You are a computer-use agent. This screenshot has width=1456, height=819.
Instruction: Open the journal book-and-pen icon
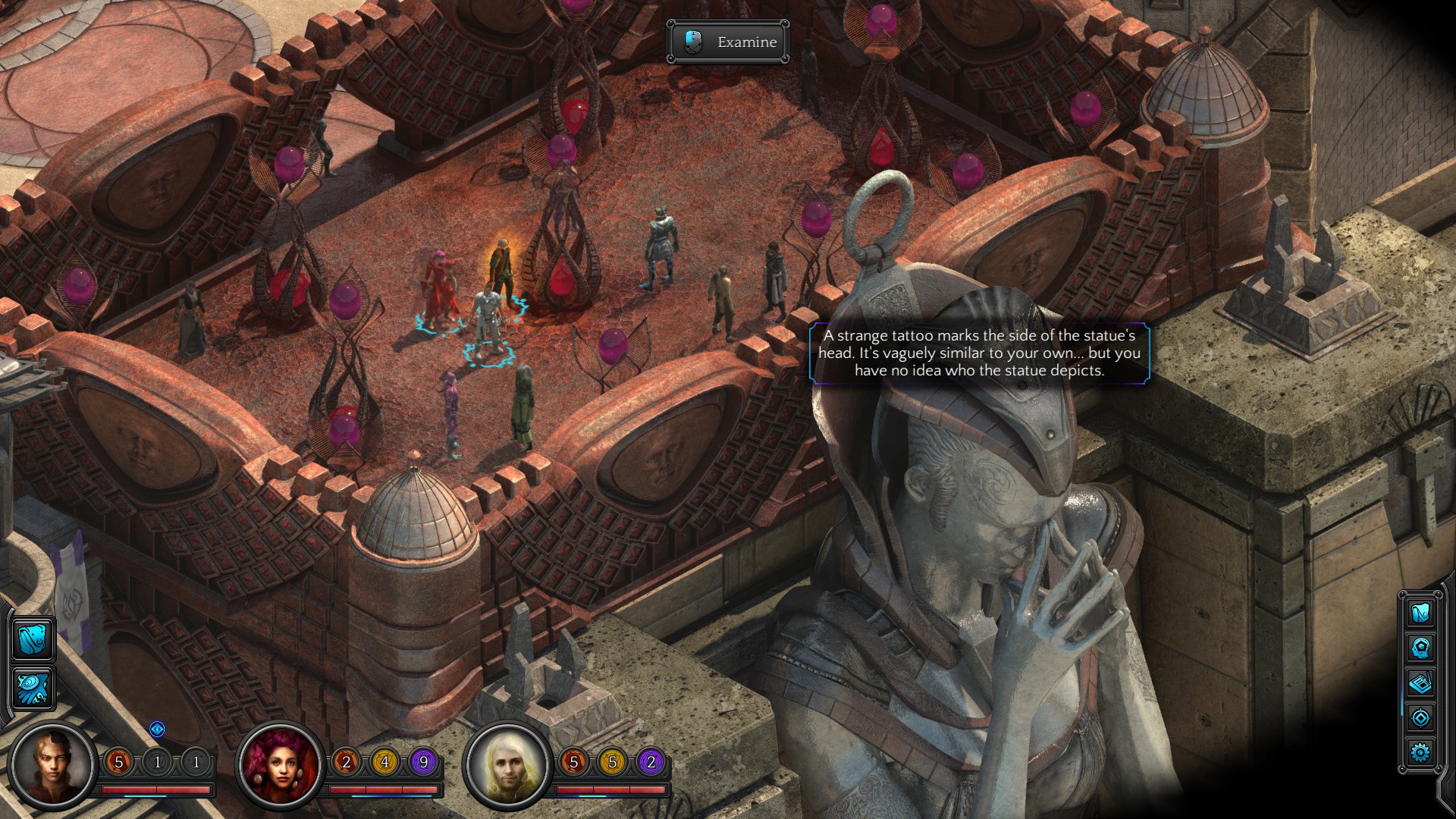pos(1420,682)
